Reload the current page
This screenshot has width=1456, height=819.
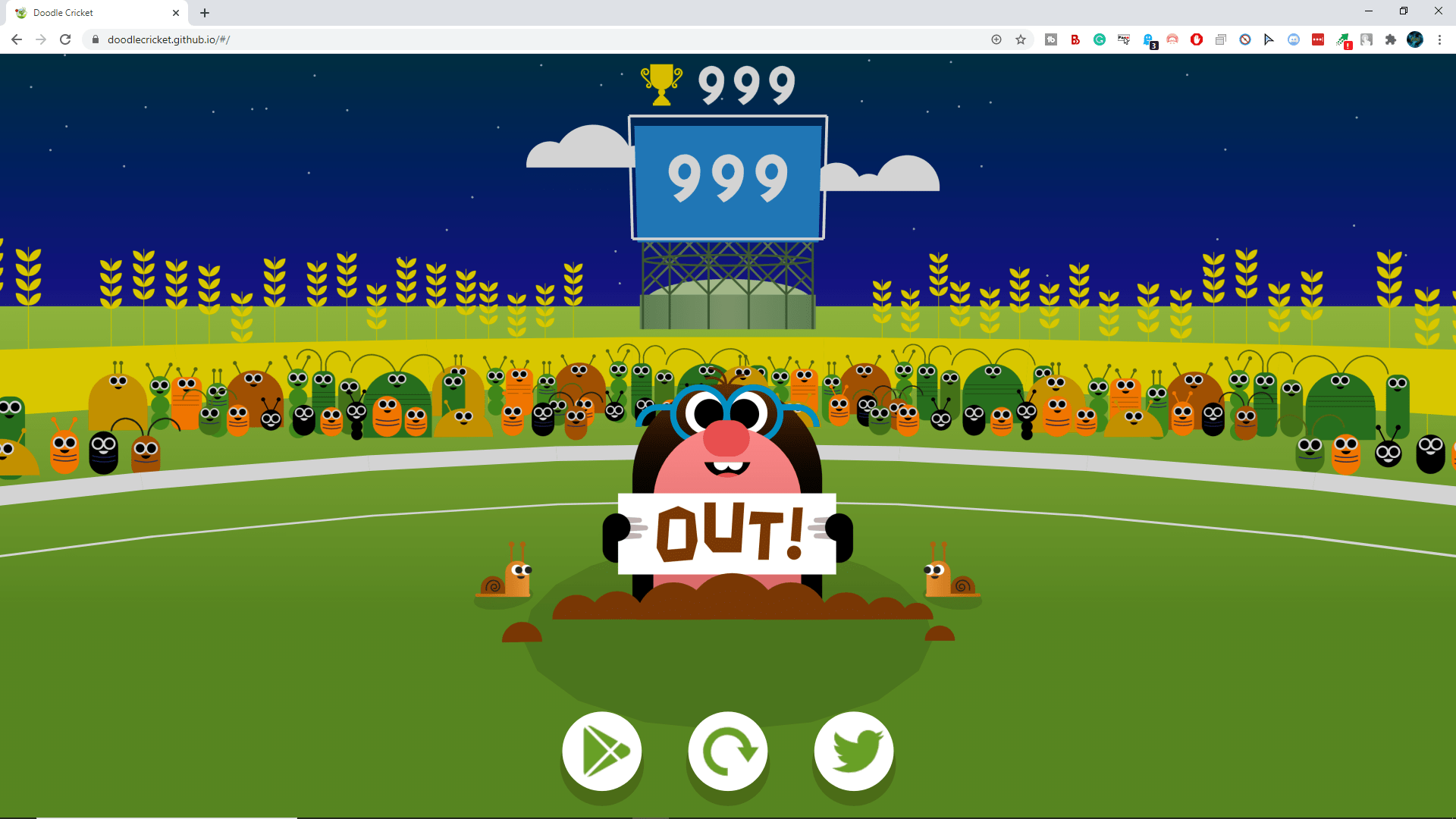pyautogui.click(x=65, y=39)
